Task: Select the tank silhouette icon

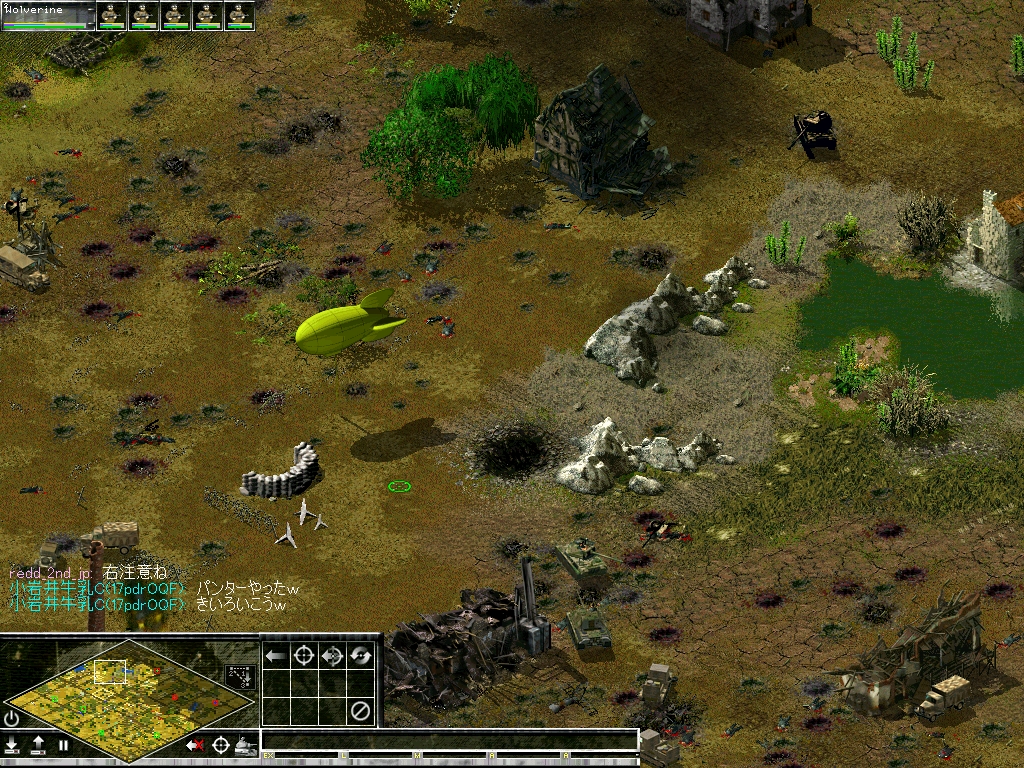Action: pos(245,745)
